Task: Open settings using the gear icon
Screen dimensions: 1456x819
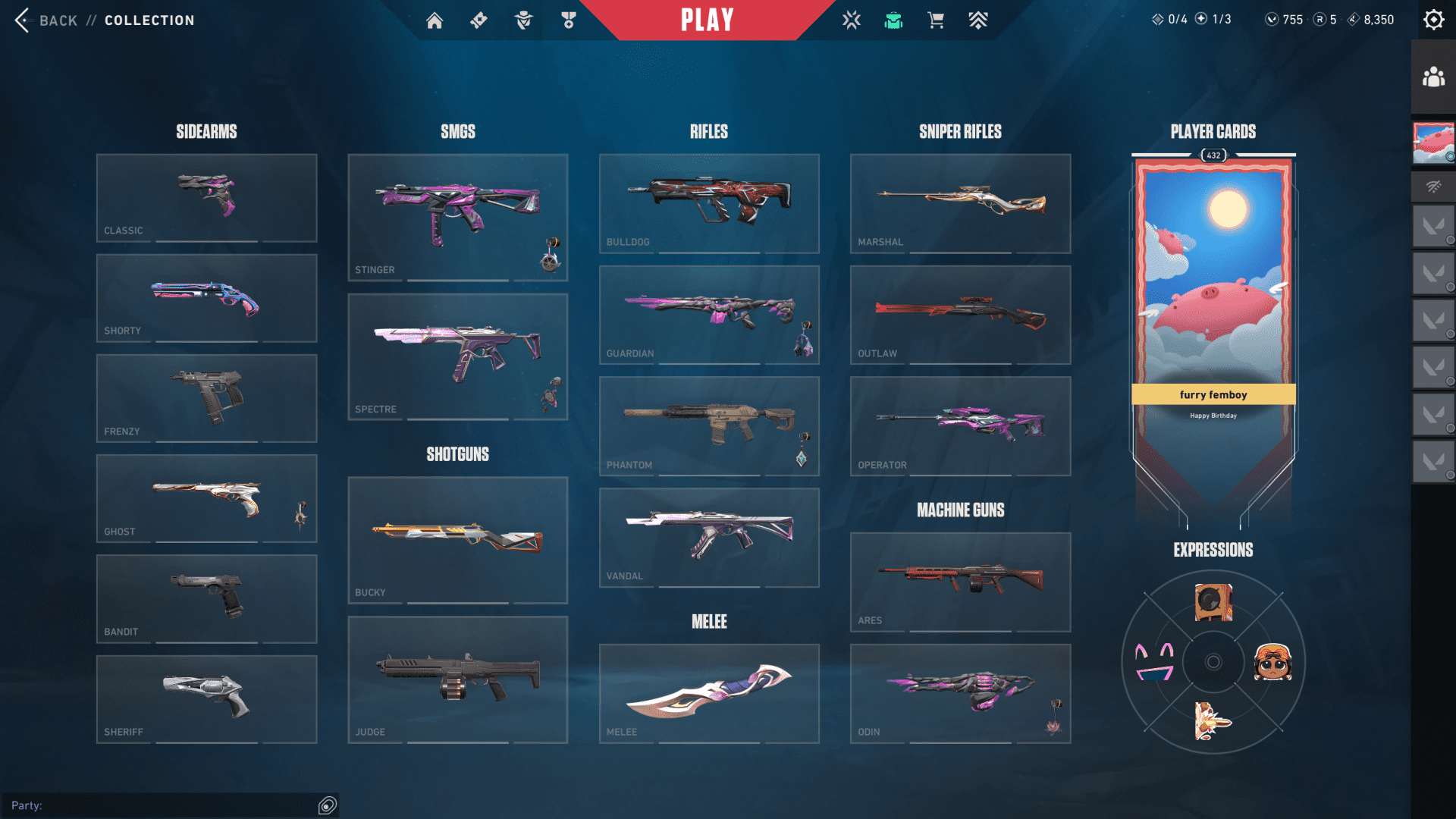Action: pos(1433,19)
